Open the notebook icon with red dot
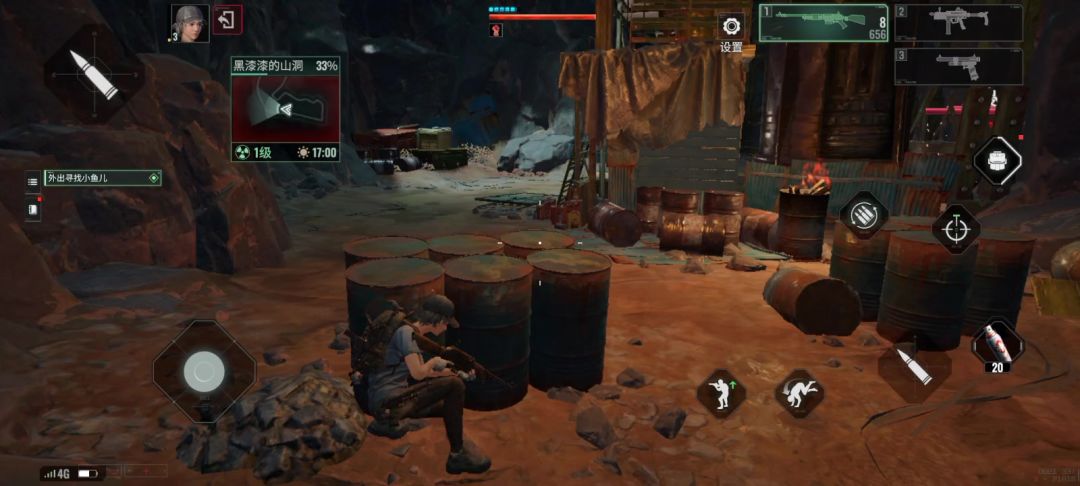The width and height of the screenshot is (1080, 486). click(x=33, y=209)
